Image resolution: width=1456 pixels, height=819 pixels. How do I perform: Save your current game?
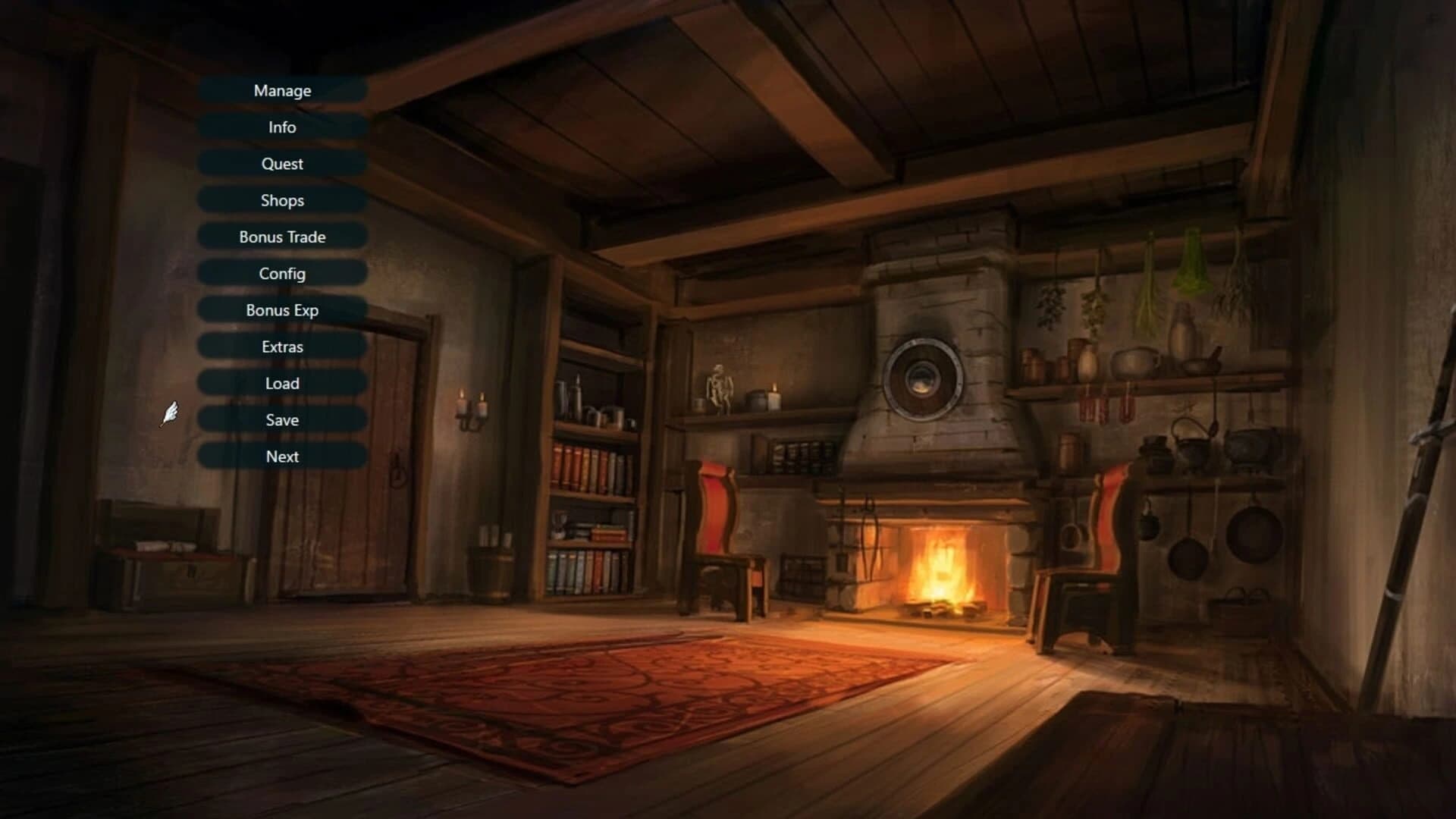tap(281, 419)
